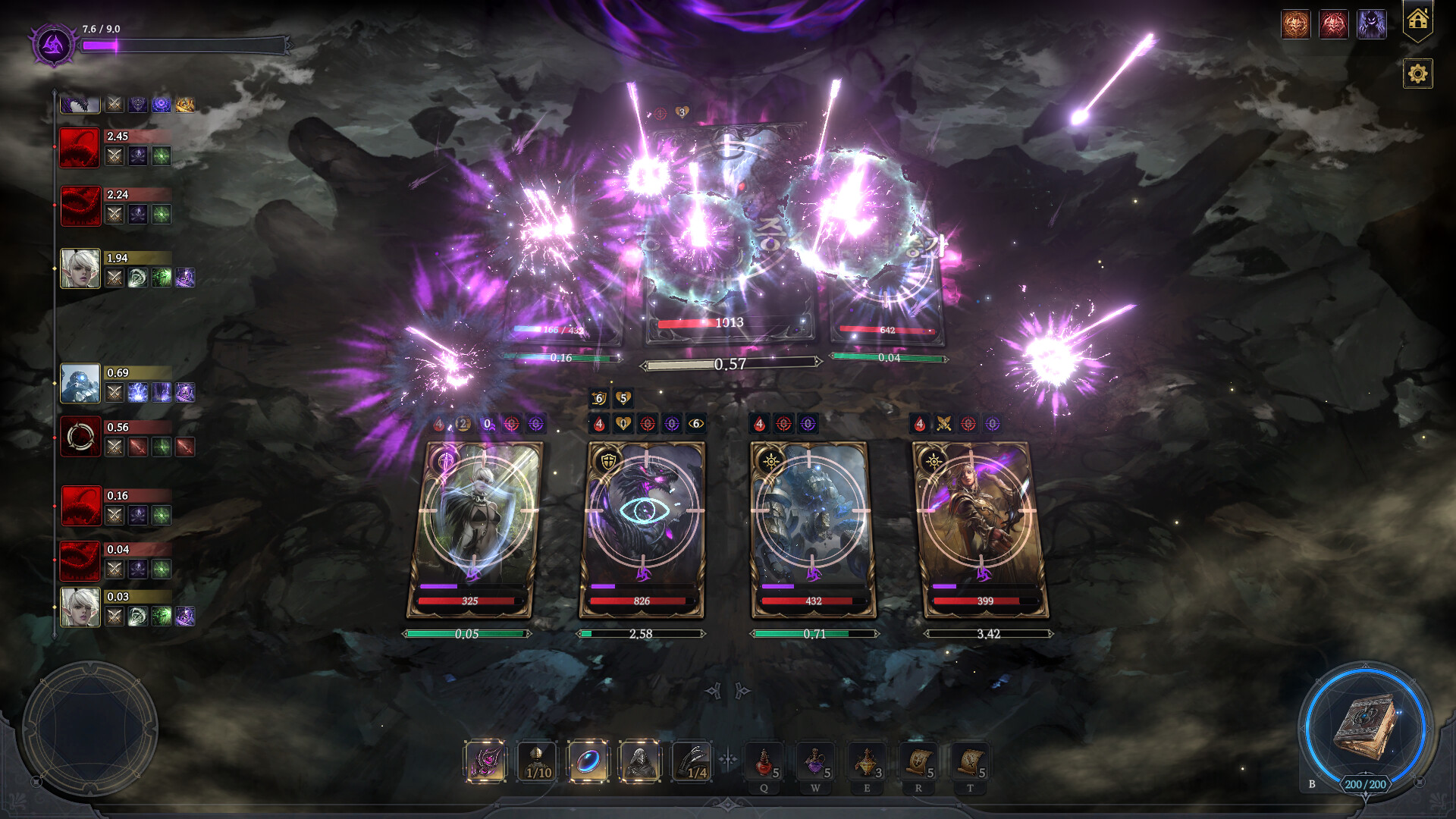1456x819 pixels.
Task: Select the orange demon sigil buff icon
Action: click(x=1295, y=24)
